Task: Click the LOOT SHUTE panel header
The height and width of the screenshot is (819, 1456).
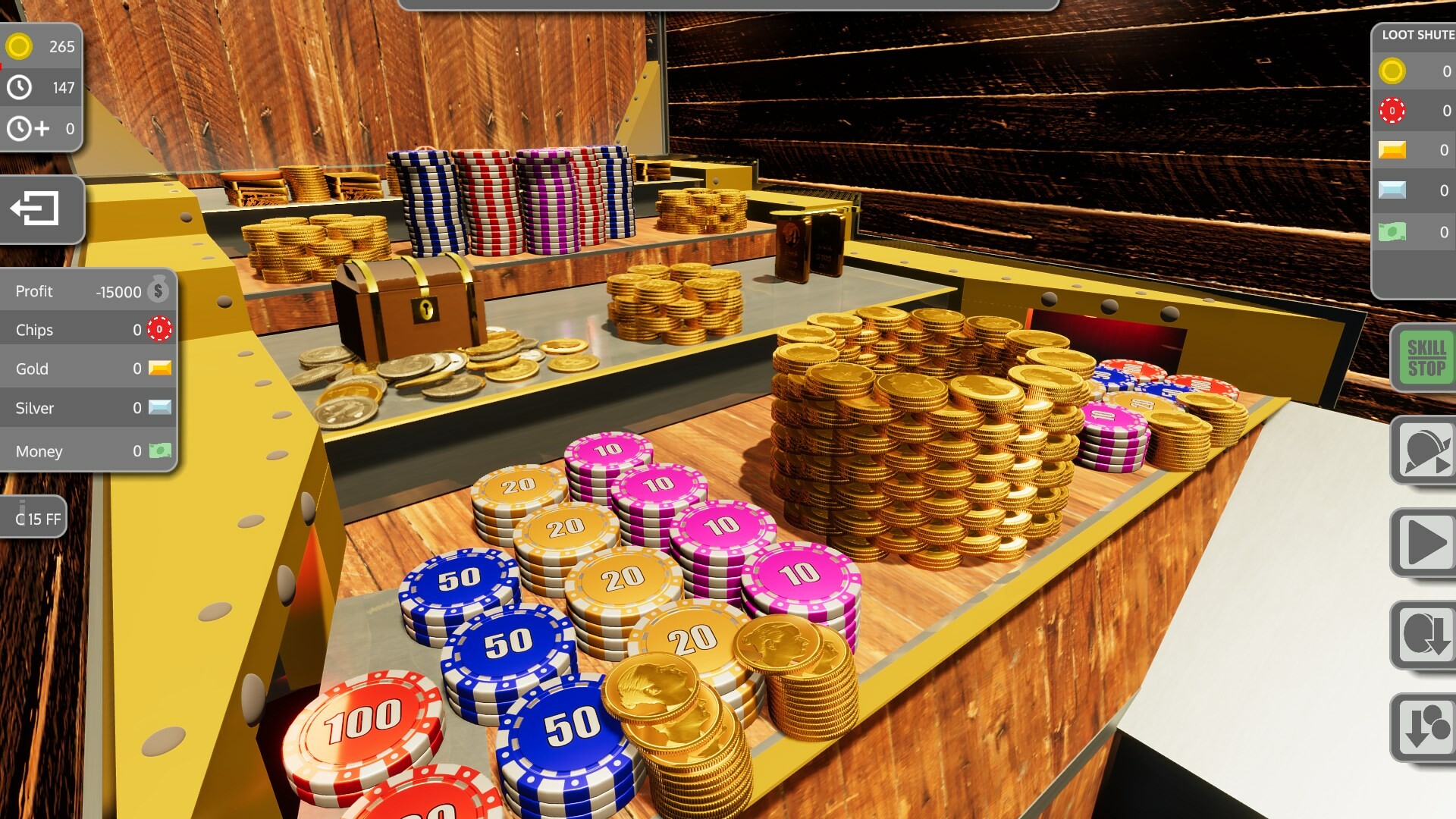Action: pos(1415,34)
